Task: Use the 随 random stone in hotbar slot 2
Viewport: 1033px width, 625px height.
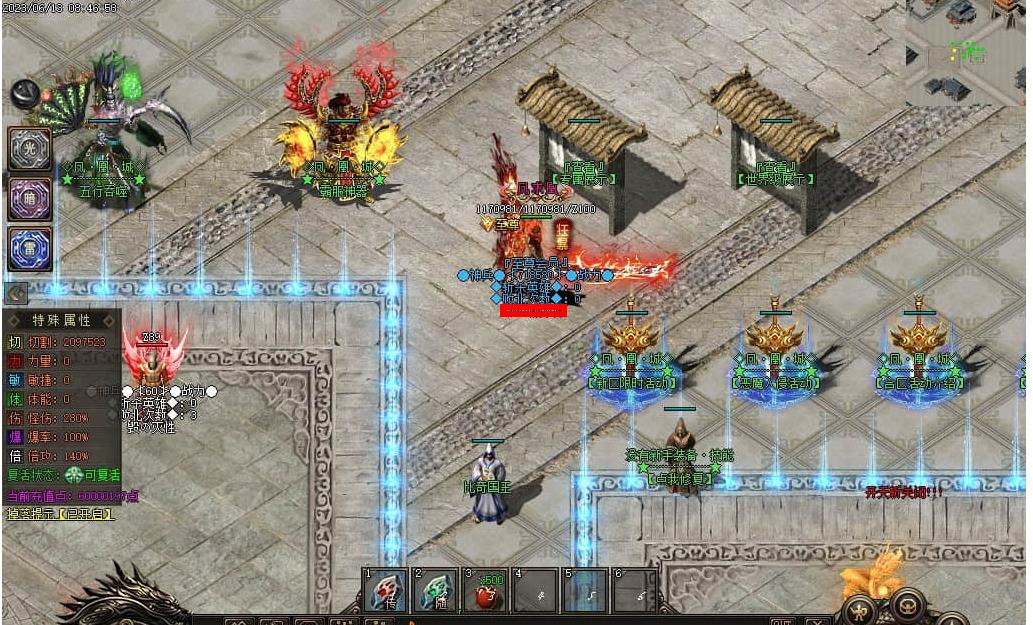Action: (436, 591)
